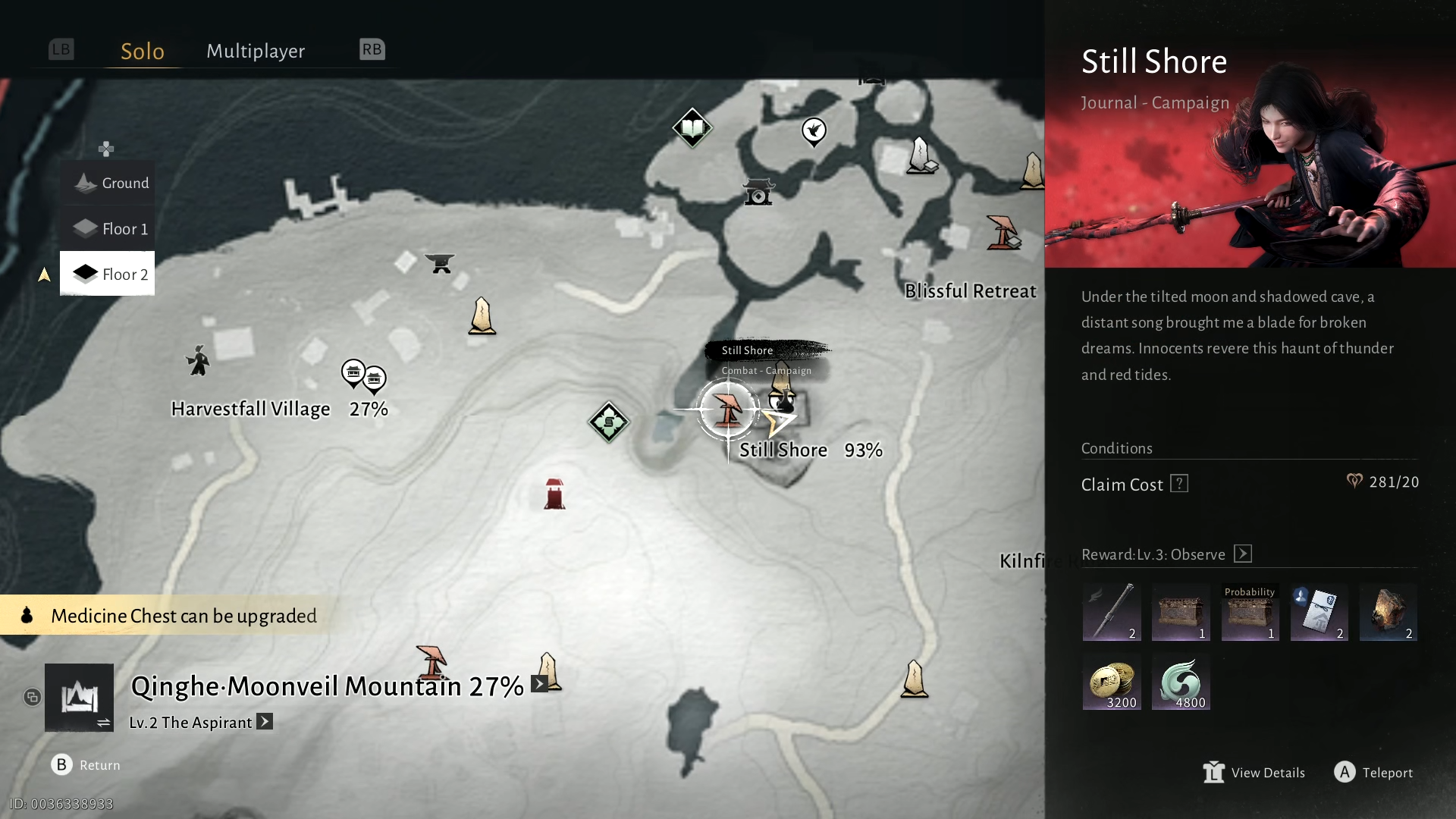The image size is (1456, 819).
Task: Select the Still Shore campaign map marker
Action: [727, 409]
